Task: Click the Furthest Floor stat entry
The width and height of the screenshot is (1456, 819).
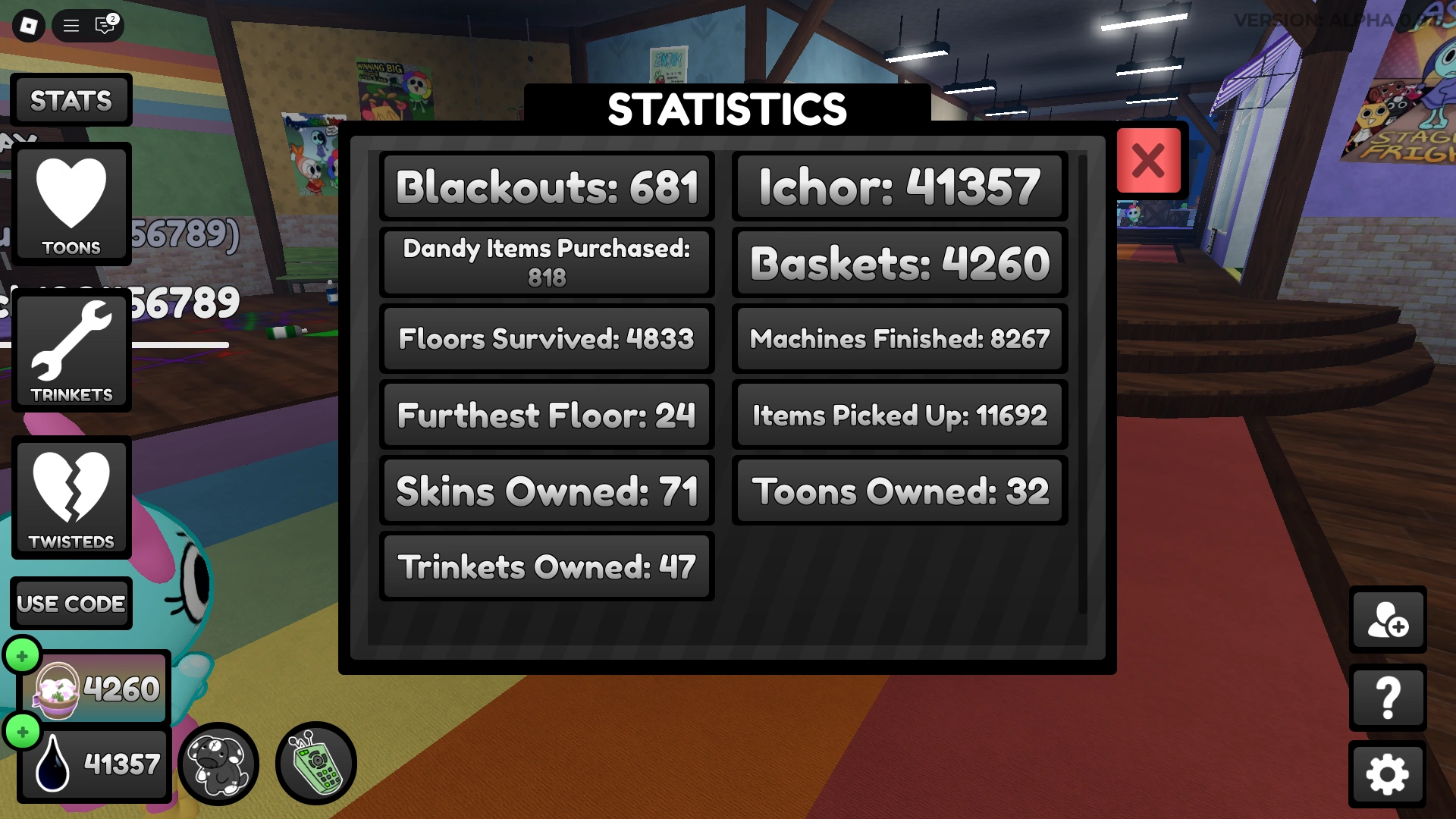Action: [546, 415]
